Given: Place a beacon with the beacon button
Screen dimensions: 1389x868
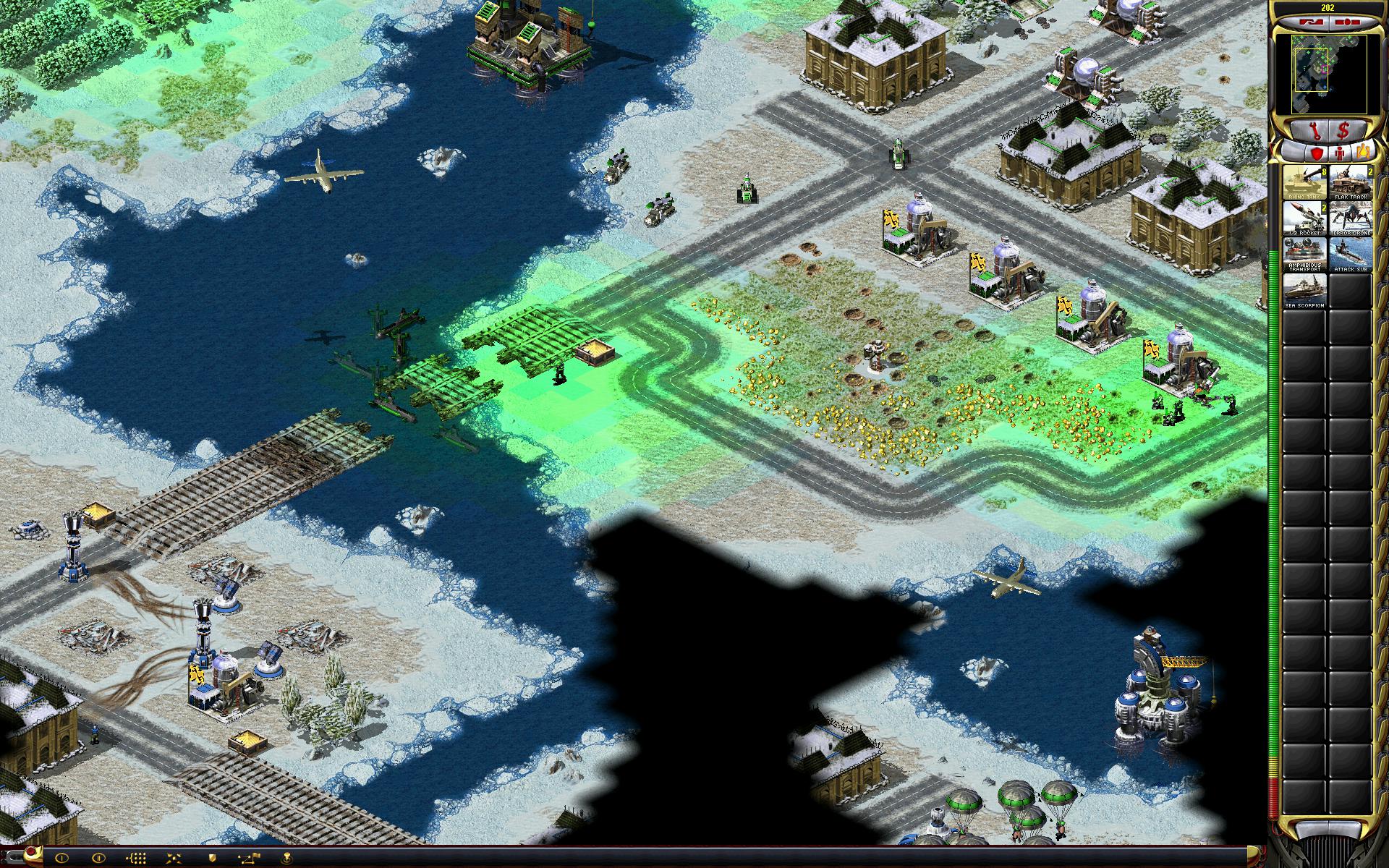Looking at the screenshot, I should (x=288, y=859).
